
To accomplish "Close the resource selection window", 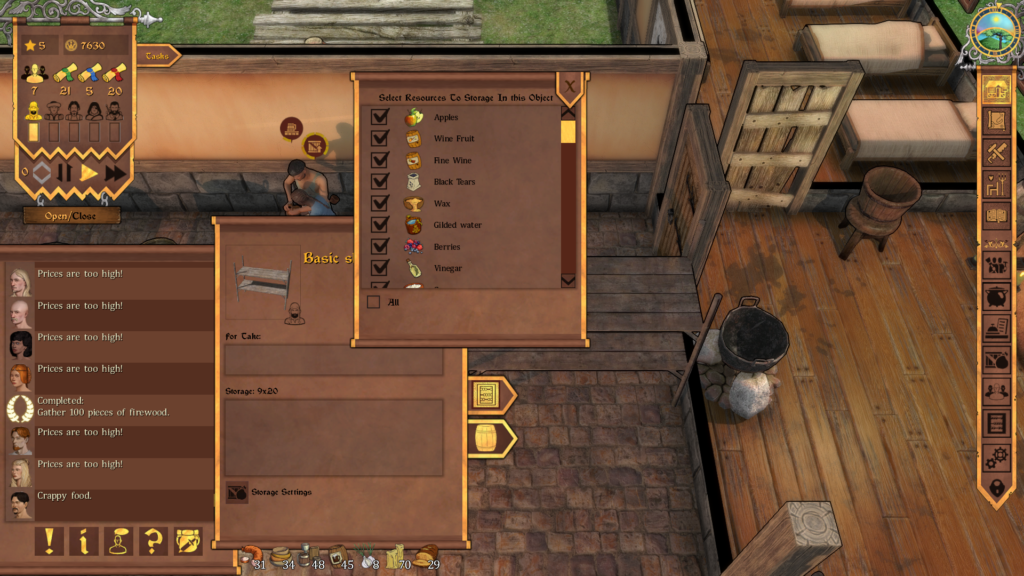I will click(x=570, y=87).
